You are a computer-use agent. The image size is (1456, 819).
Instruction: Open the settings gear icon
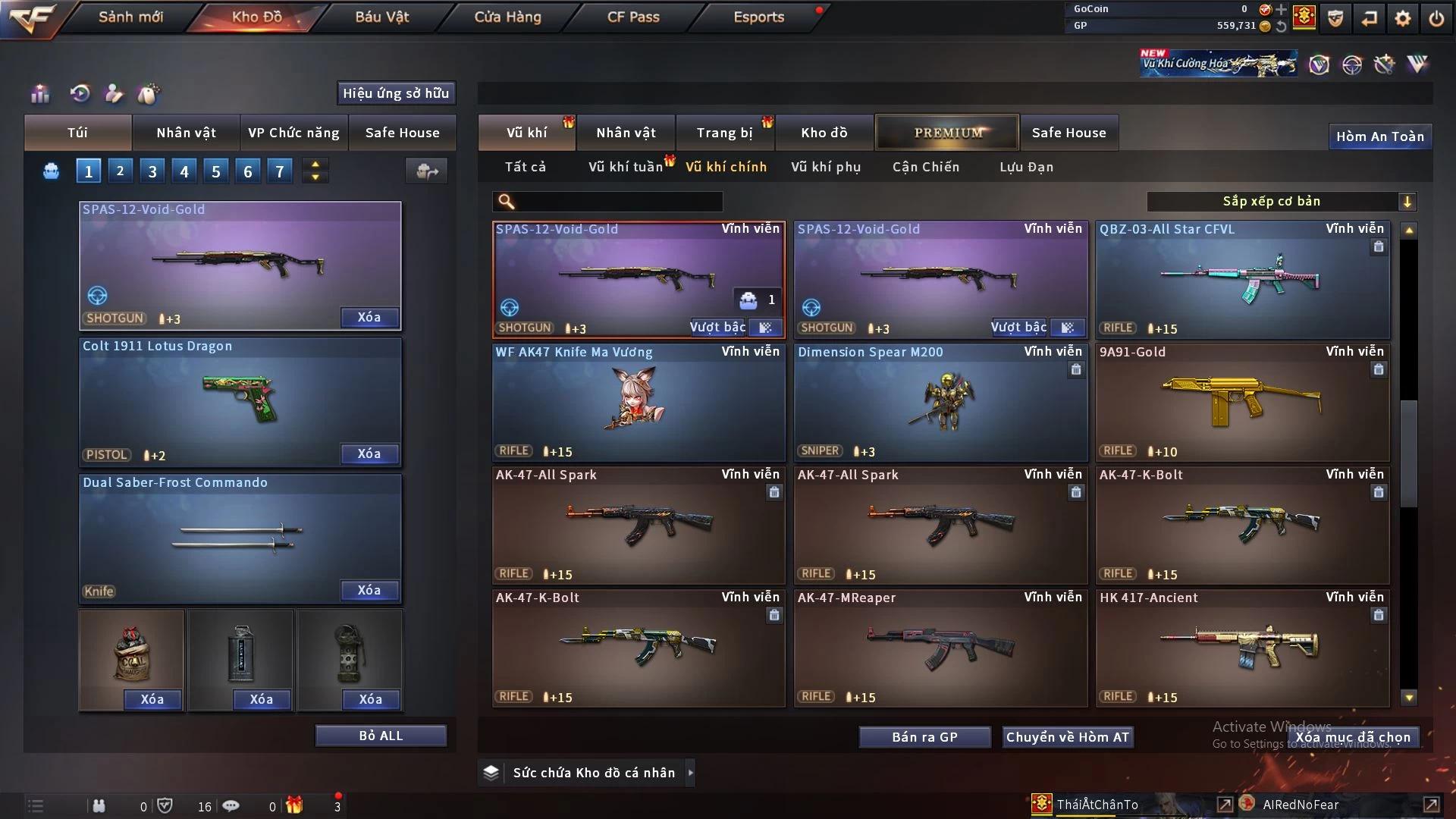click(x=1403, y=18)
